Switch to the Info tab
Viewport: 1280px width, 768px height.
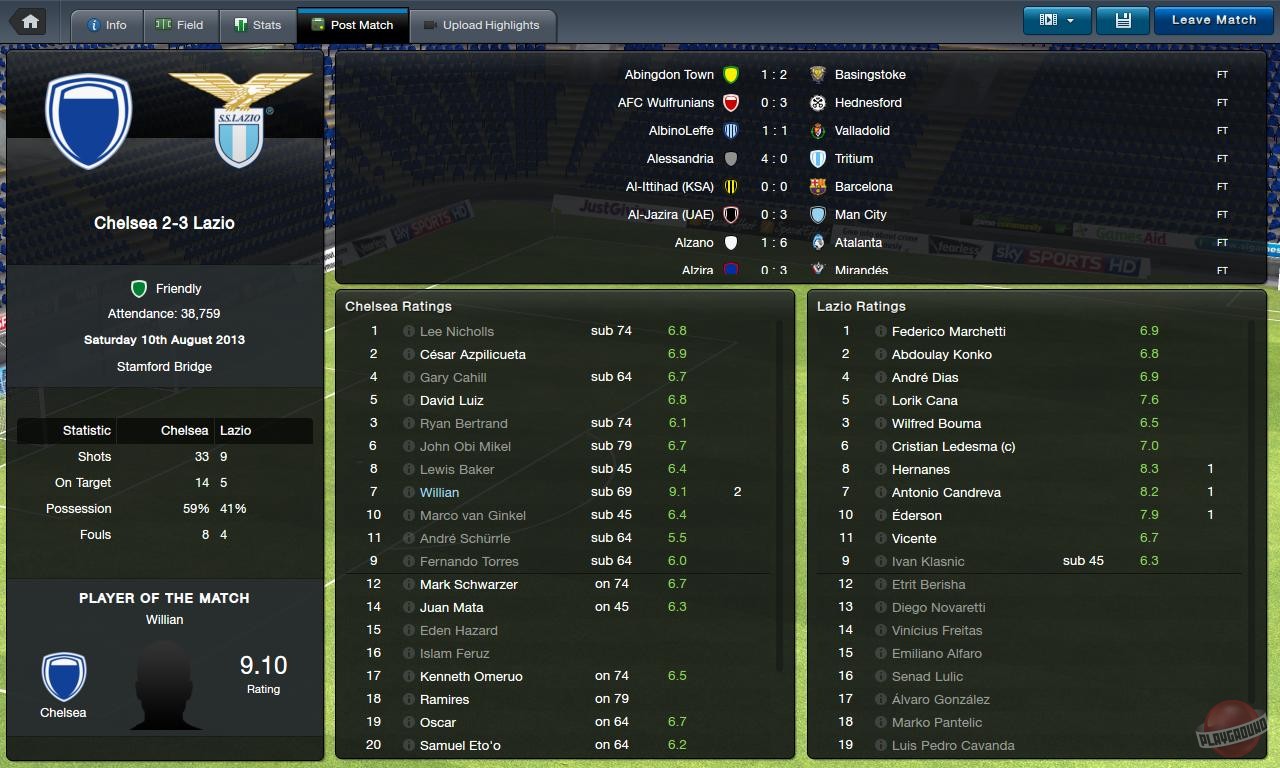106,25
